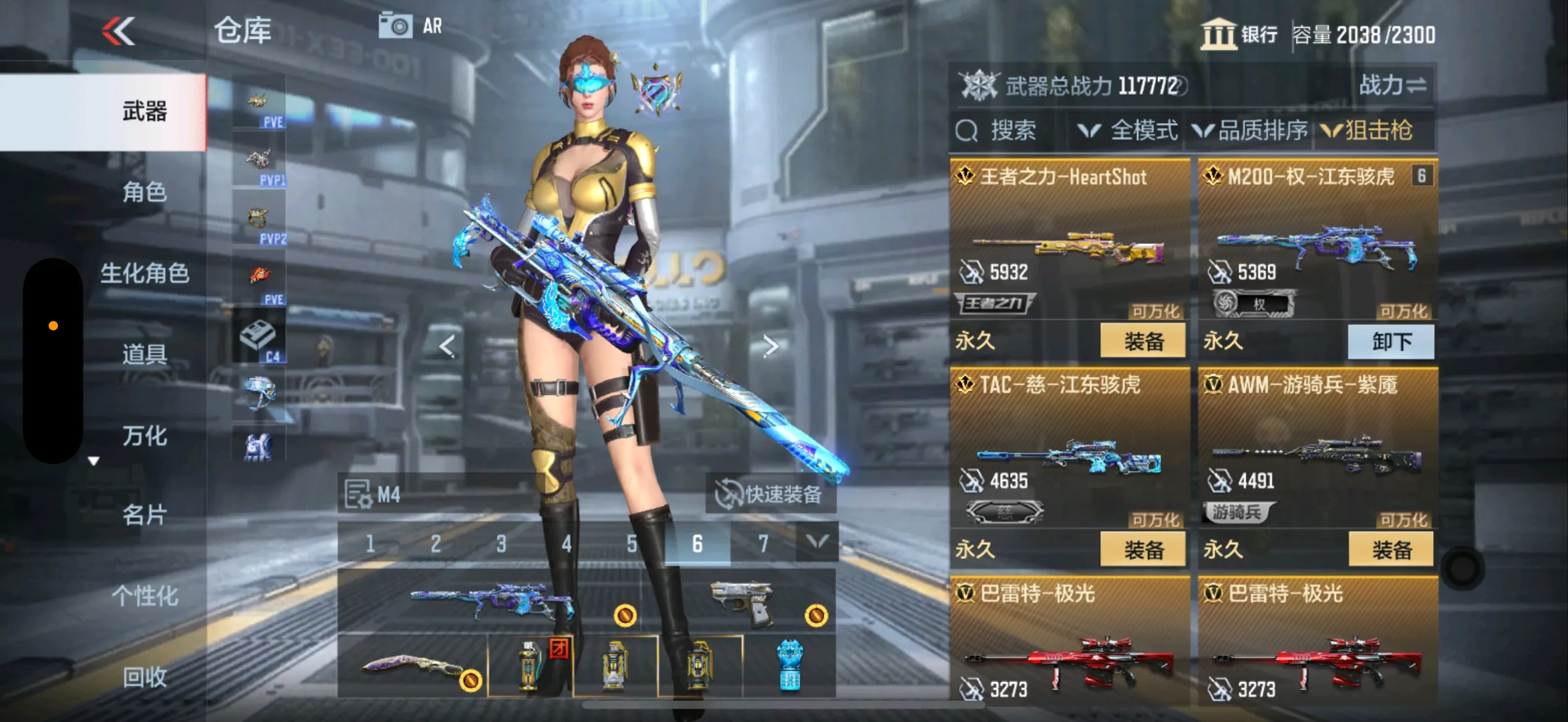
Task: Show the next character with the right arrow
Action: tap(770, 346)
